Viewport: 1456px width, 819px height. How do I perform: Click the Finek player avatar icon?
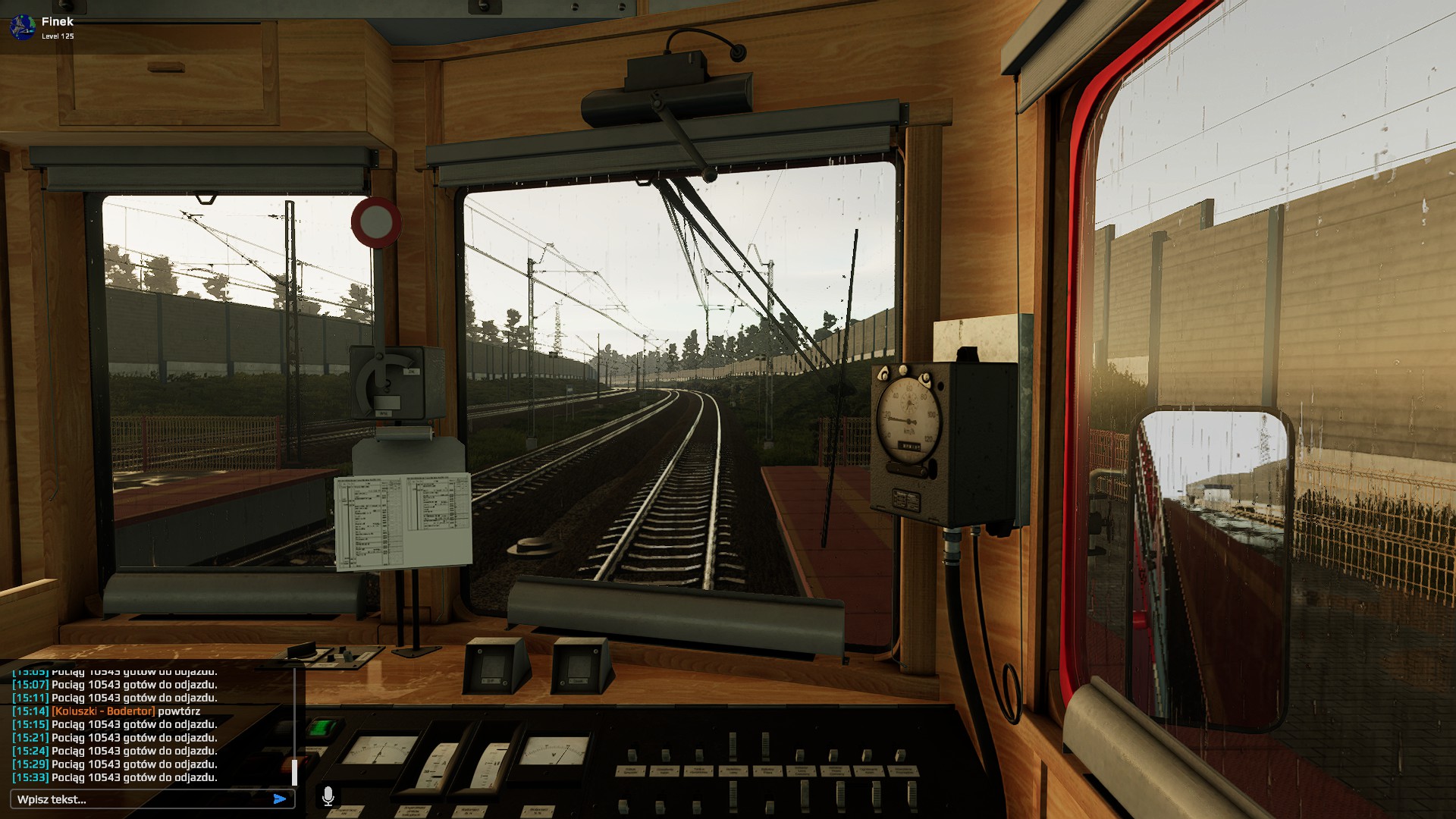click(21, 27)
